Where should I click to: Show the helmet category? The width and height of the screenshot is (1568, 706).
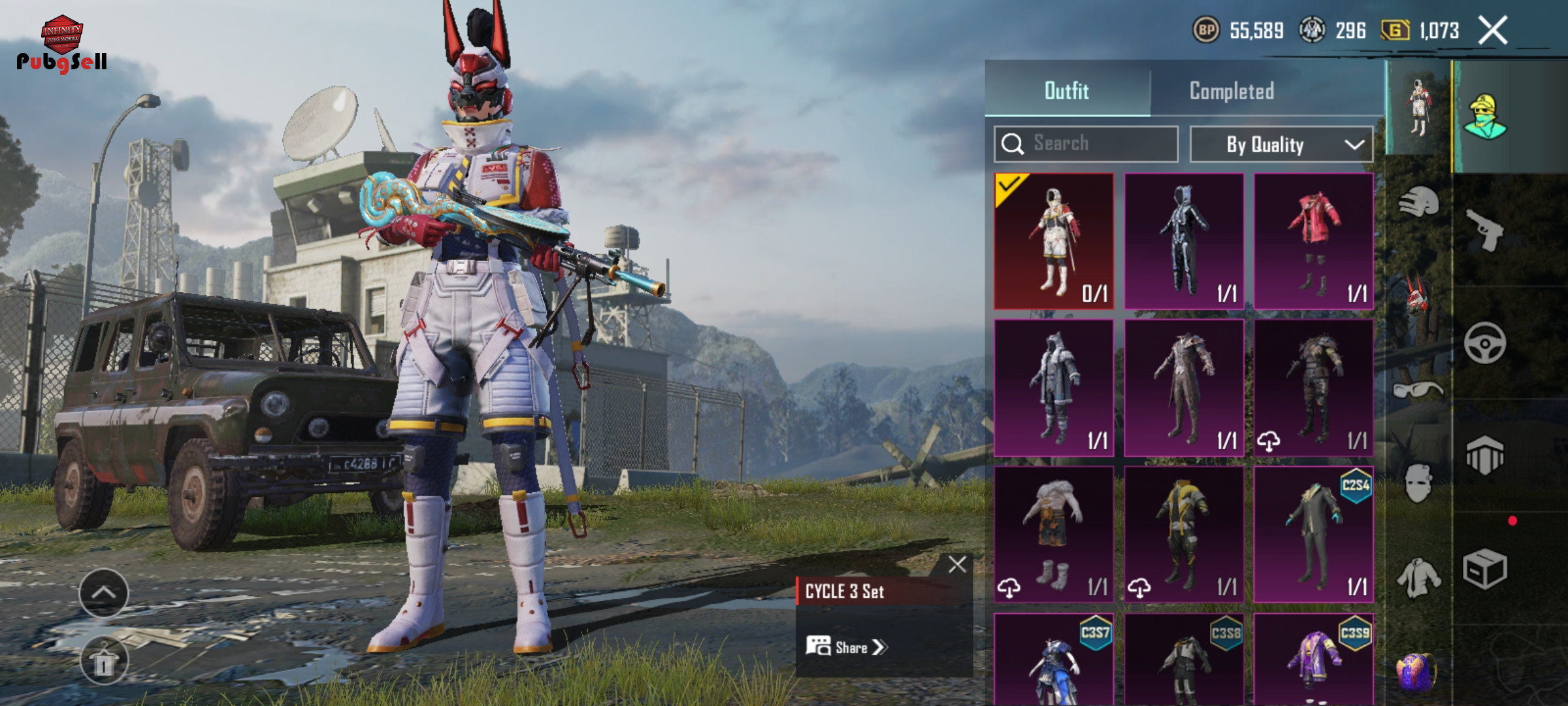click(1418, 202)
